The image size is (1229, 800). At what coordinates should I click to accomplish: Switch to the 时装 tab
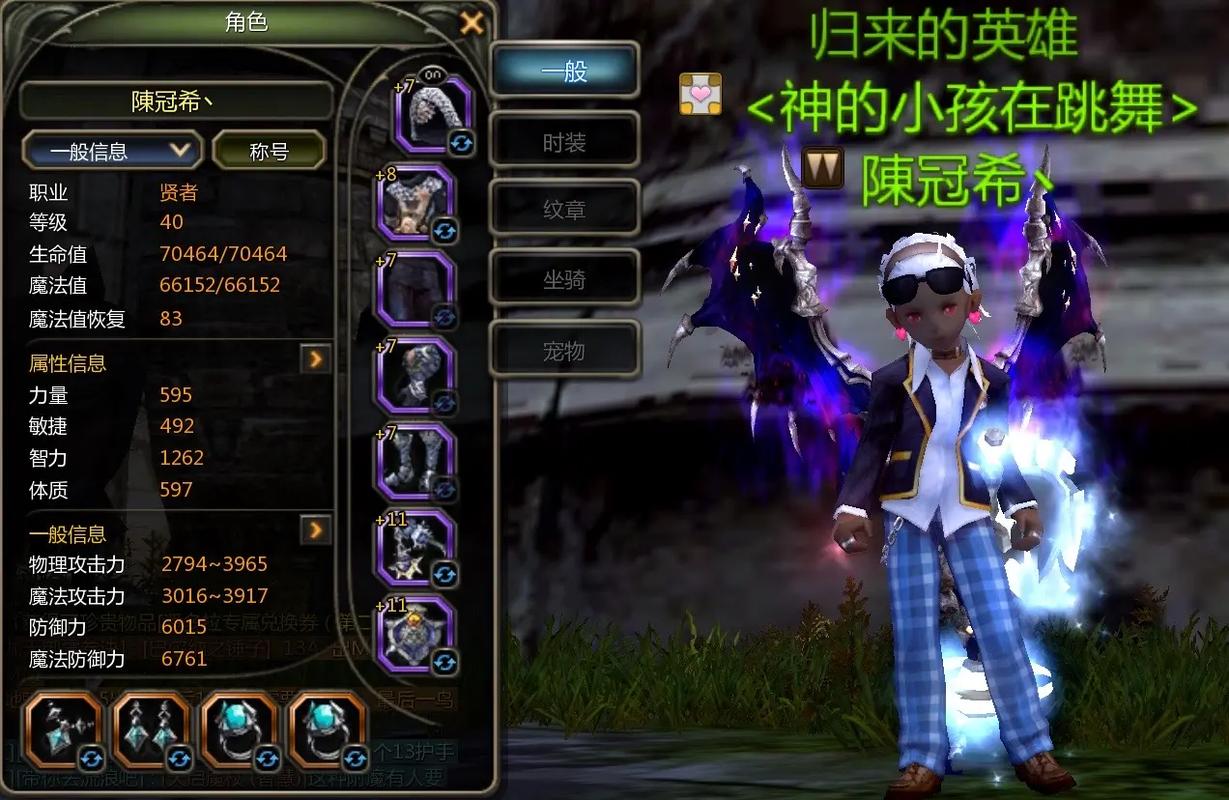(x=564, y=143)
